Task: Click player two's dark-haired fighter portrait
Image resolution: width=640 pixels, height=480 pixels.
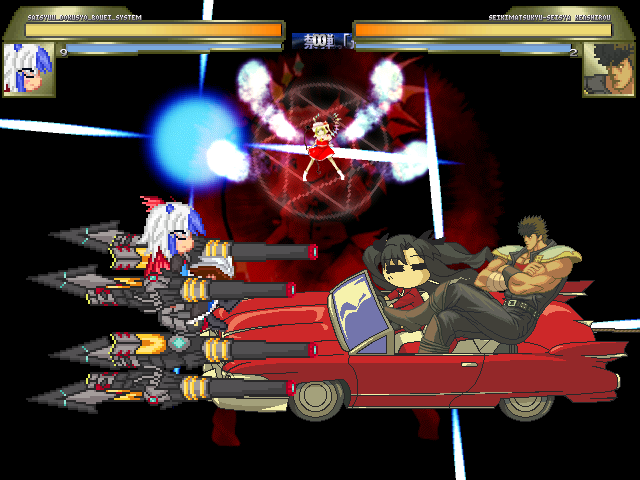Action: pyautogui.click(x=610, y=69)
